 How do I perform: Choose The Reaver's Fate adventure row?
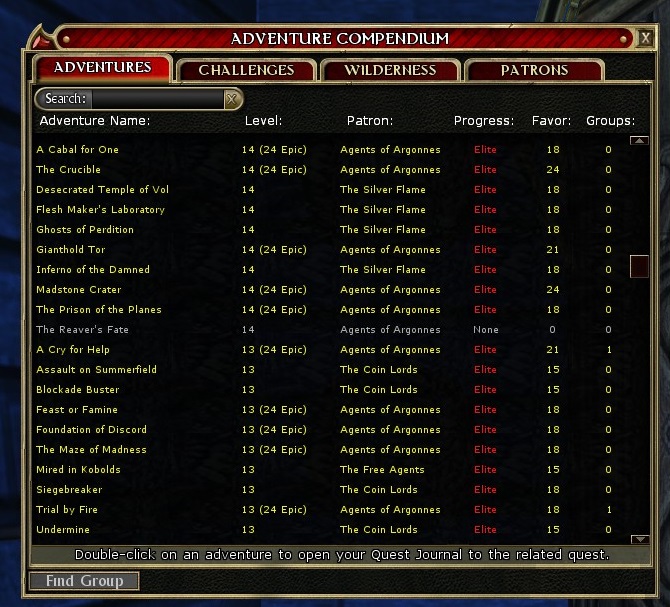[82, 330]
